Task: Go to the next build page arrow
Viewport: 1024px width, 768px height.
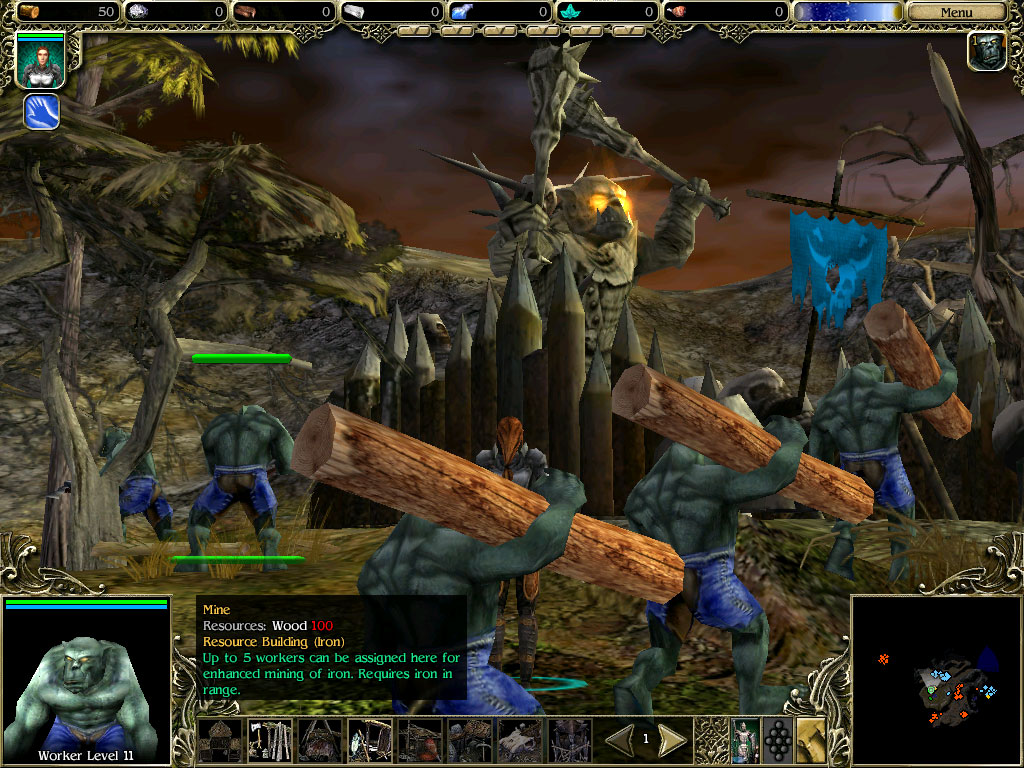Action: (672, 740)
